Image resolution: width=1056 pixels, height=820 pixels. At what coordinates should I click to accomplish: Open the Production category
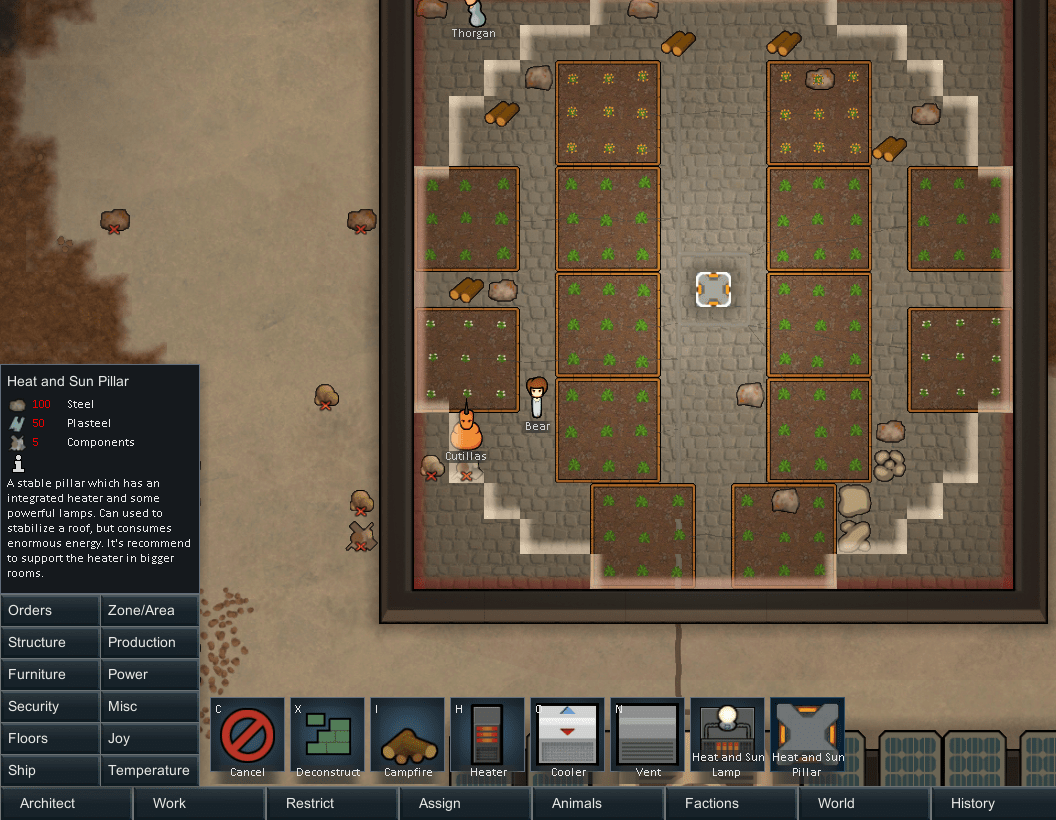pos(150,642)
